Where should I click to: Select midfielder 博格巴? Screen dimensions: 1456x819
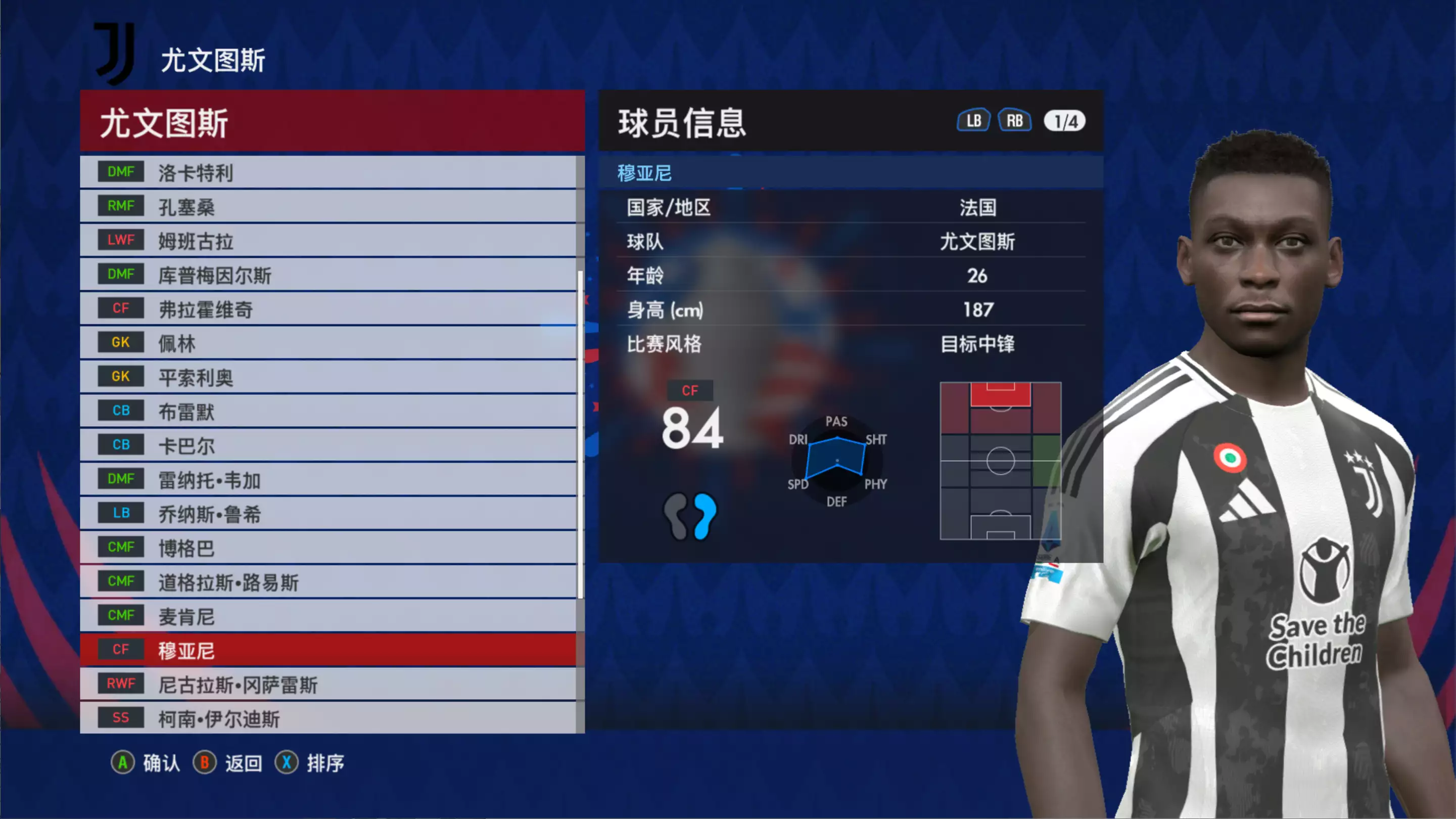tap(328, 548)
